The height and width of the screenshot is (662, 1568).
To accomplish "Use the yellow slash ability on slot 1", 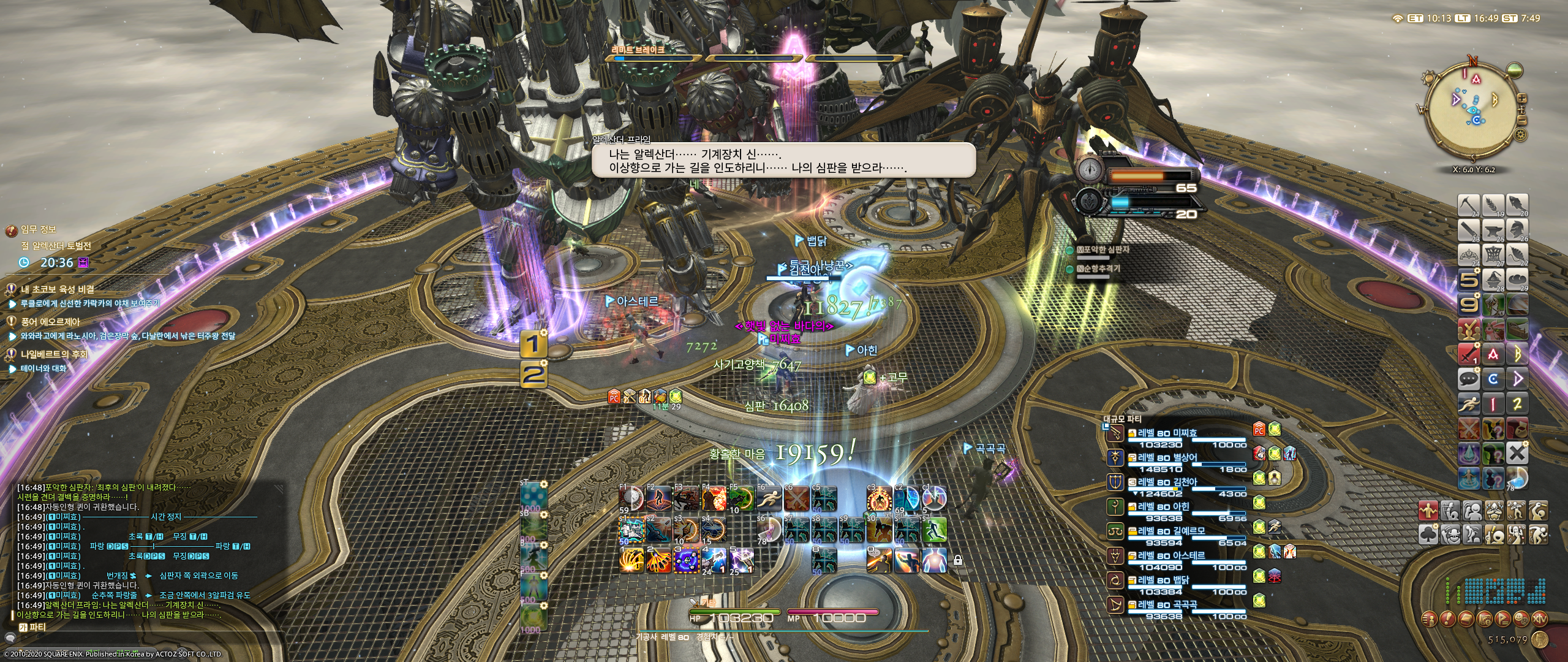I will coord(631,560).
